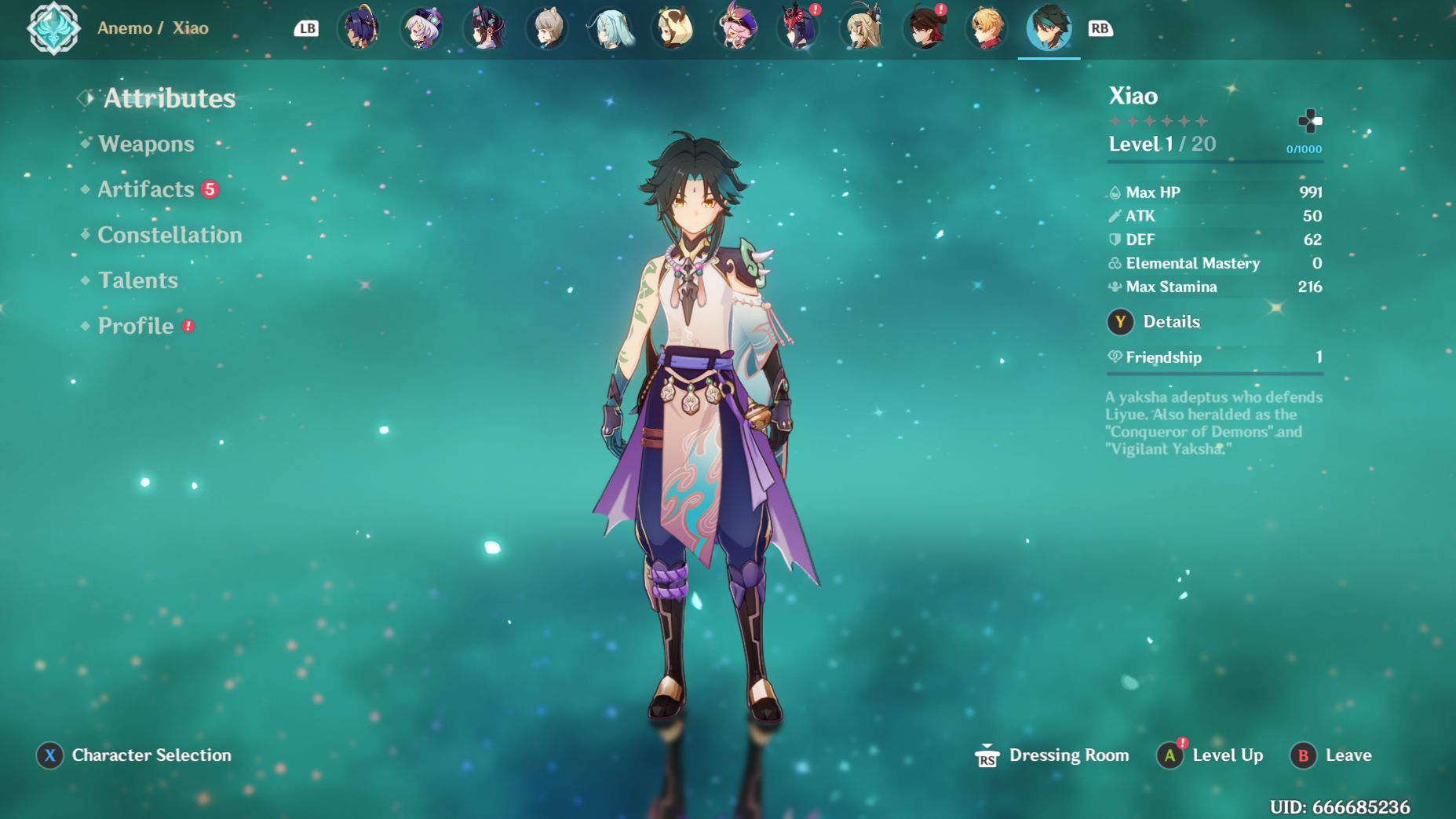The width and height of the screenshot is (1456, 819).
Task: Click the DEF shield icon
Action: point(1114,239)
